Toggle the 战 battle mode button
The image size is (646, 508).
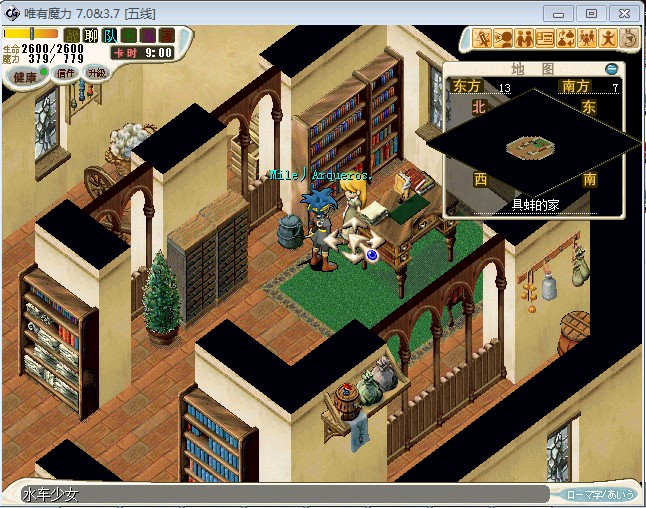[x=72, y=36]
